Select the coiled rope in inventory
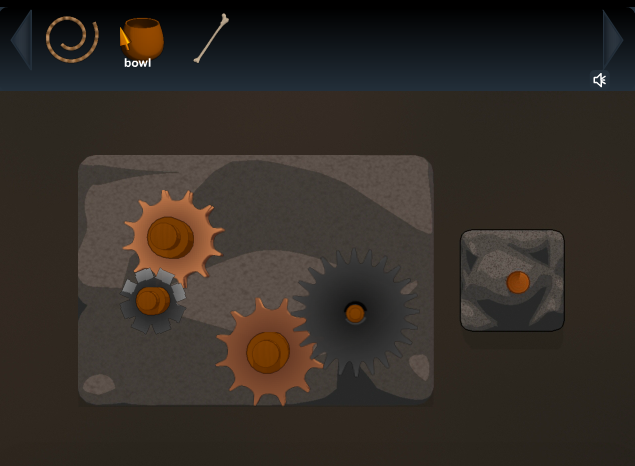 [72, 39]
